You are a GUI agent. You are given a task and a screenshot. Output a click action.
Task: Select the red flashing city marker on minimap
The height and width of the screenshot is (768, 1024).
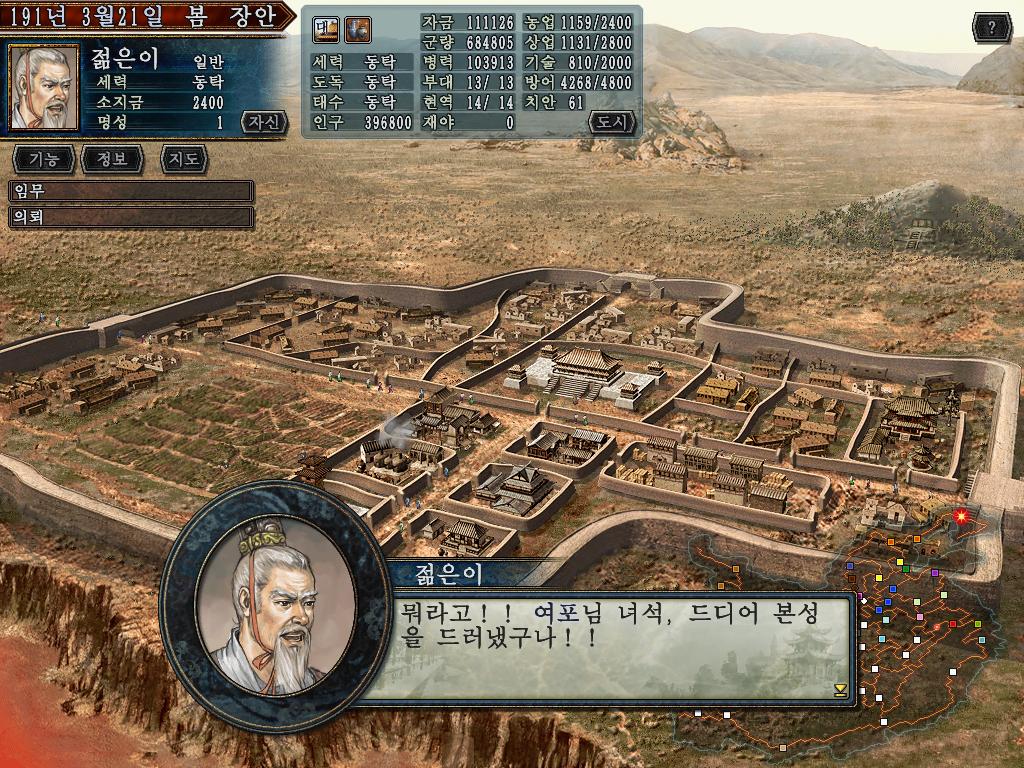(962, 516)
